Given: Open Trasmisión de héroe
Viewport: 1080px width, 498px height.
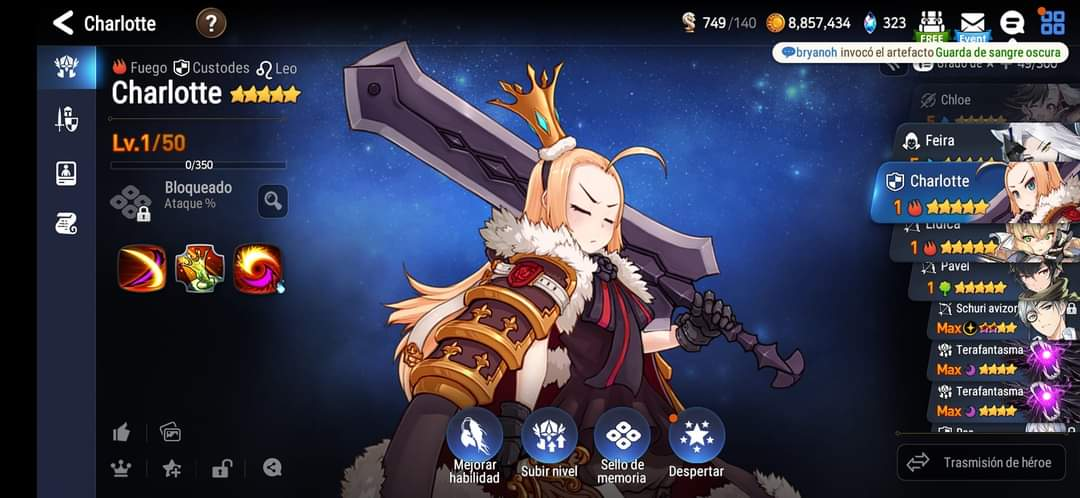Looking at the screenshot, I should [x=981, y=463].
